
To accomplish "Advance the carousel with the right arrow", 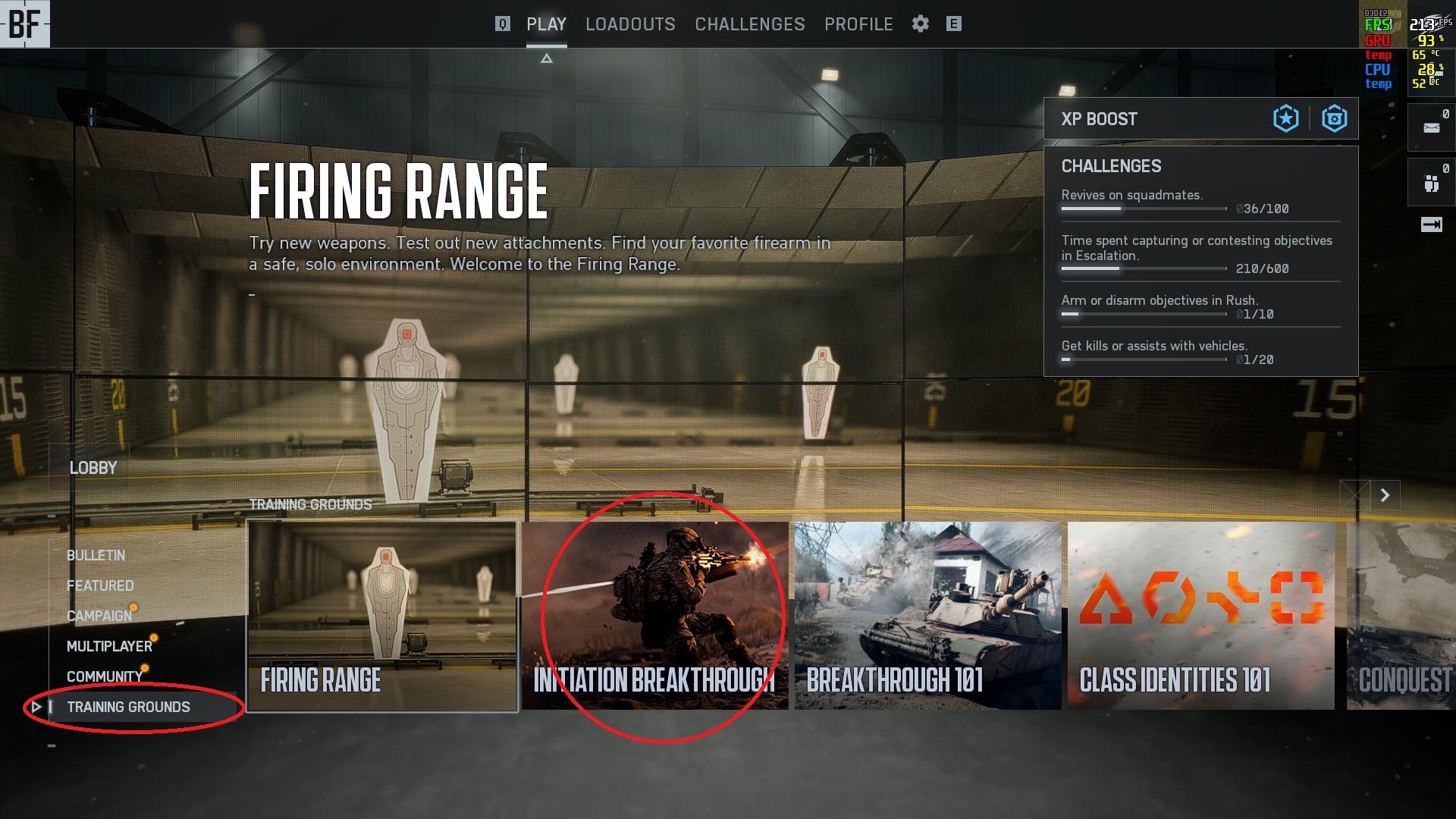I will pos(1385,495).
